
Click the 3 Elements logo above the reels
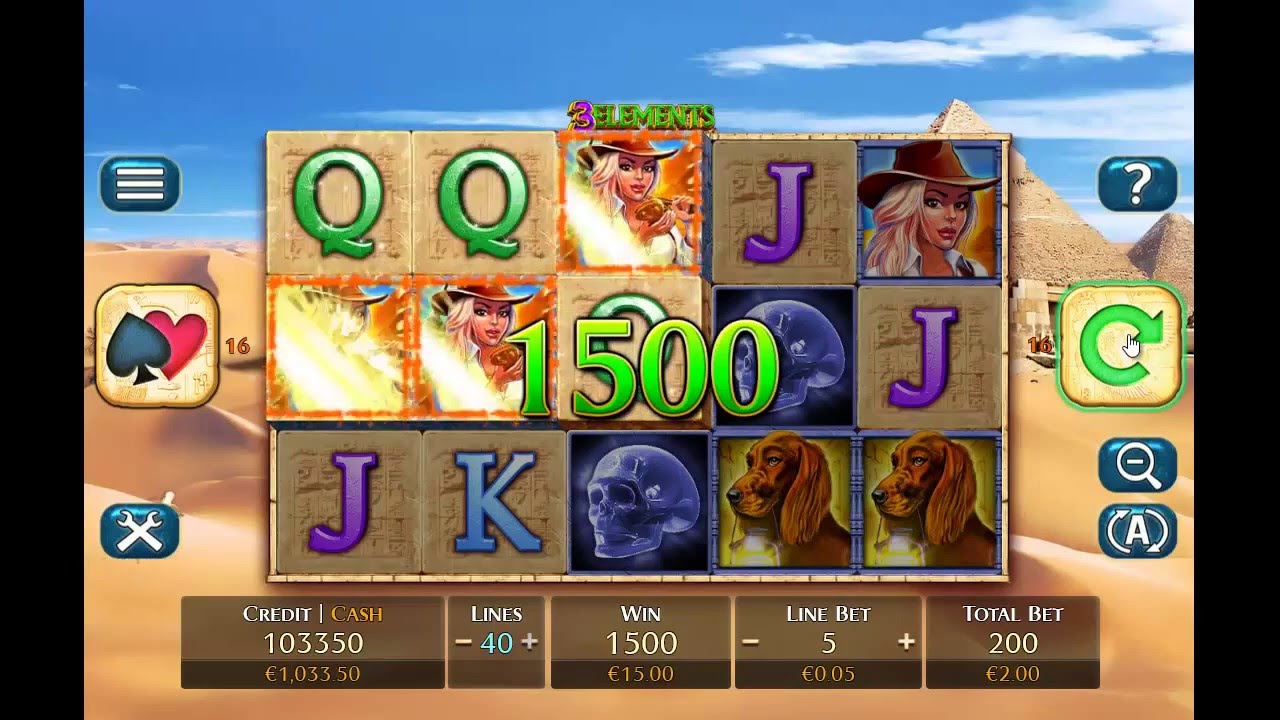point(638,115)
